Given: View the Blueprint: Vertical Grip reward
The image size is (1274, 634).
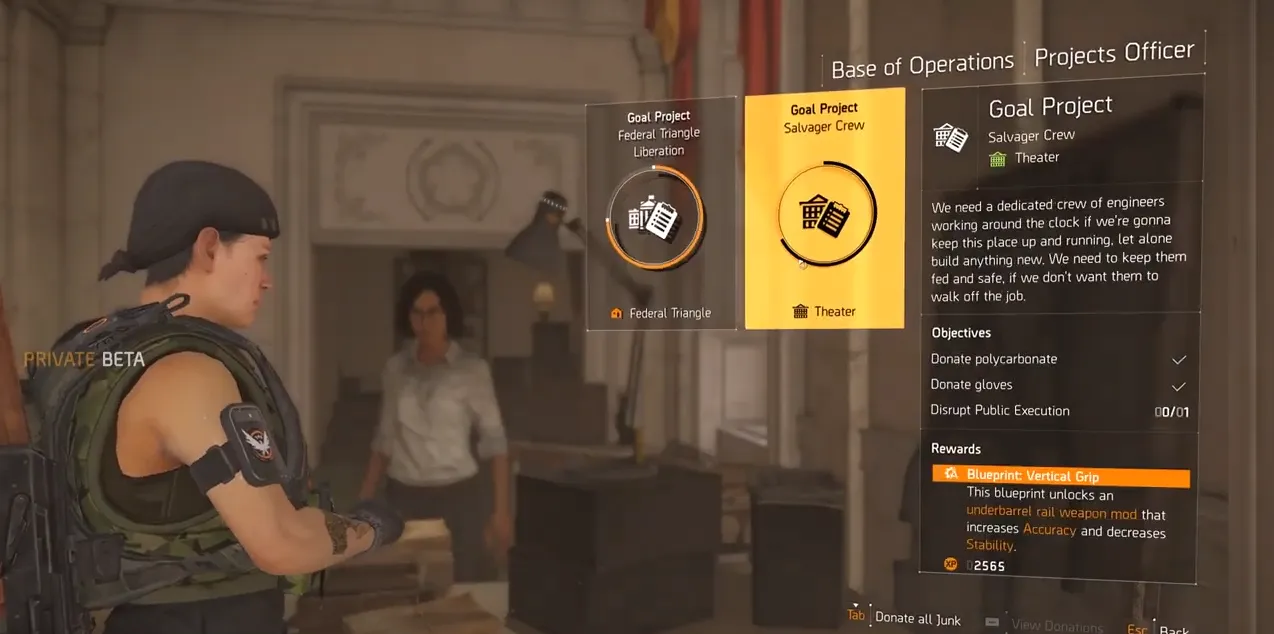Looking at the screenshot, I should (1060, 476).
